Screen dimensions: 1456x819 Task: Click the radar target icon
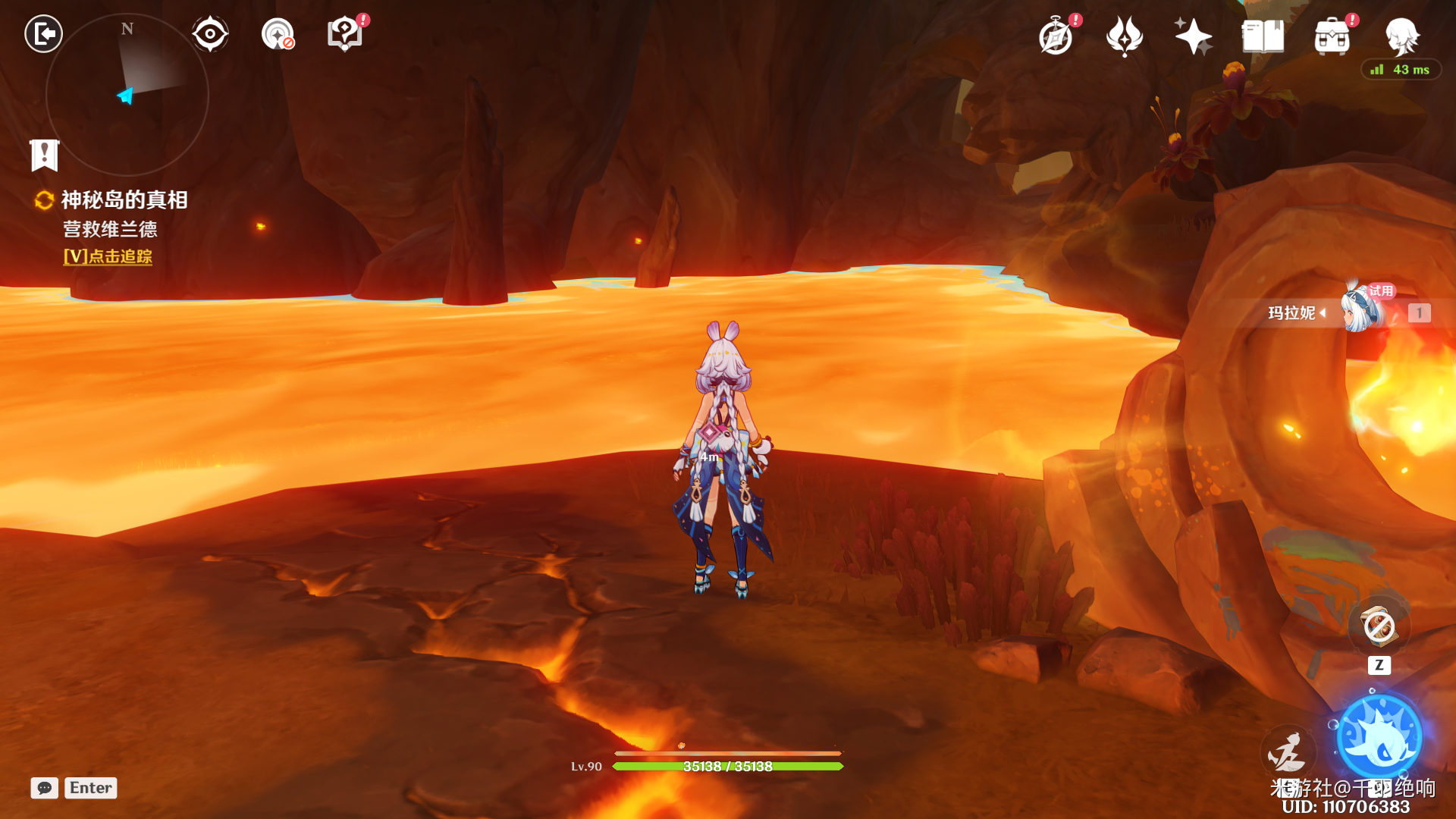point(278,34)
